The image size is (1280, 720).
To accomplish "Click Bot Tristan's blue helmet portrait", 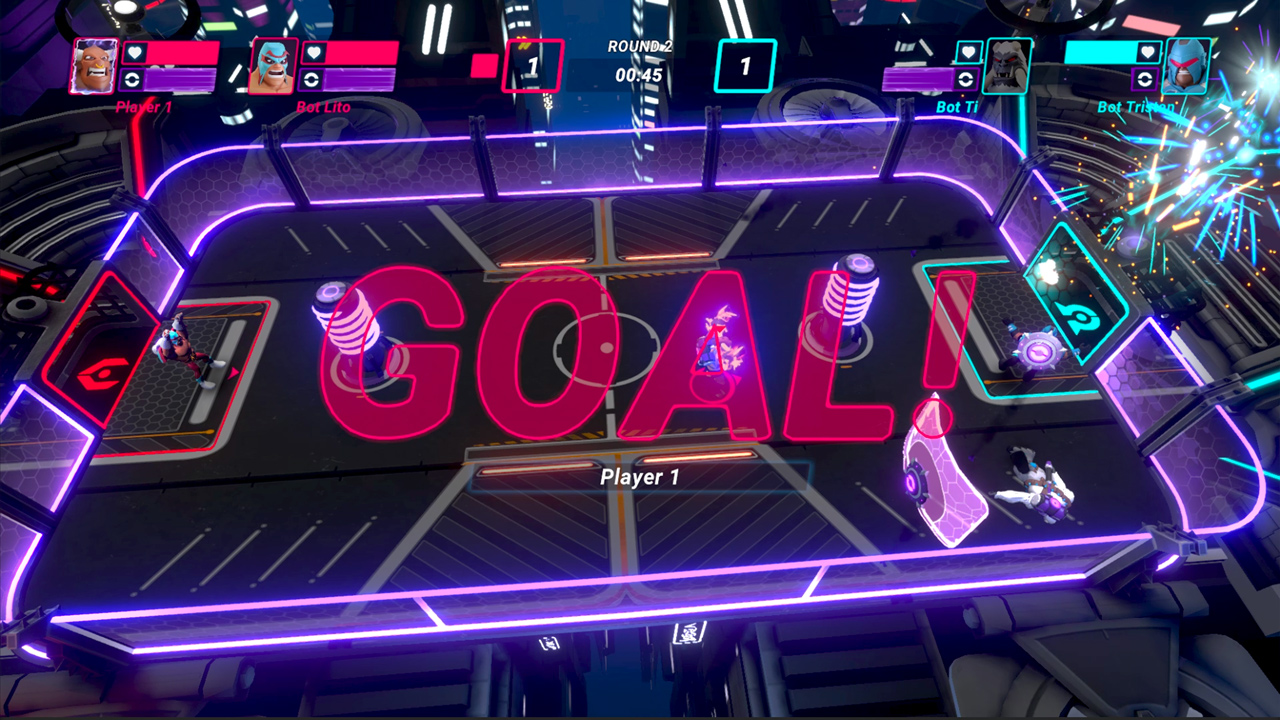I will [x=1189, y=67].
